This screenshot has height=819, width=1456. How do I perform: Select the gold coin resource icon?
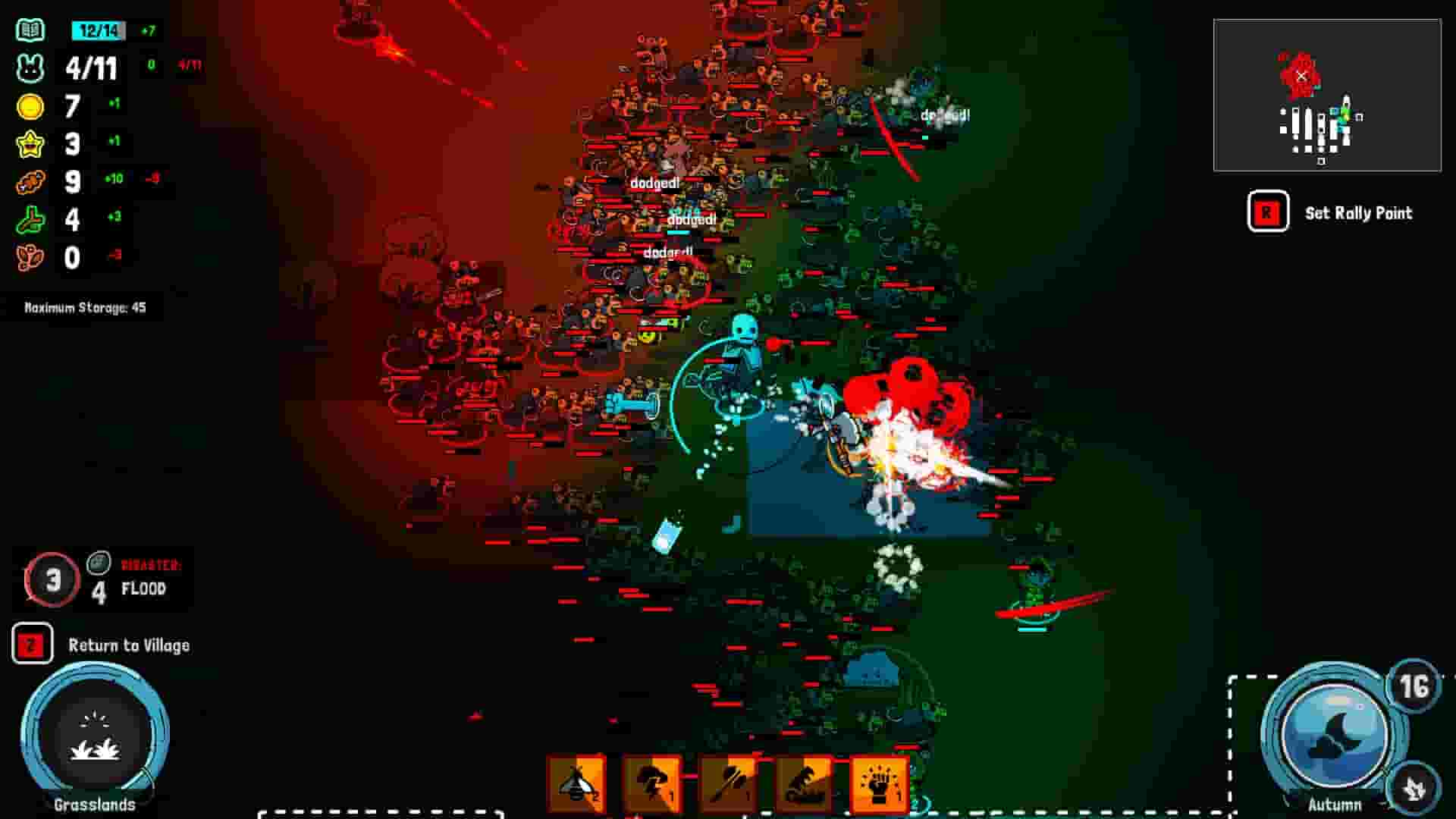tap(29, 106)
